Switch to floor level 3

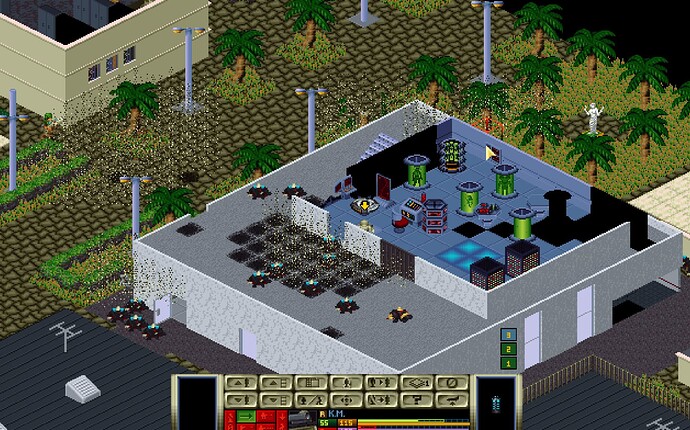tap(509, 335)
